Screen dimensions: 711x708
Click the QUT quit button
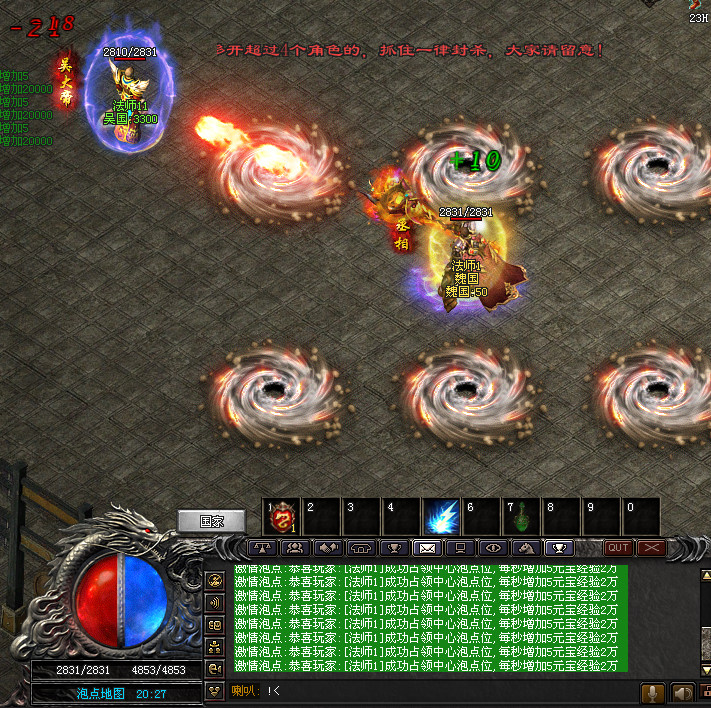point(618,548)
